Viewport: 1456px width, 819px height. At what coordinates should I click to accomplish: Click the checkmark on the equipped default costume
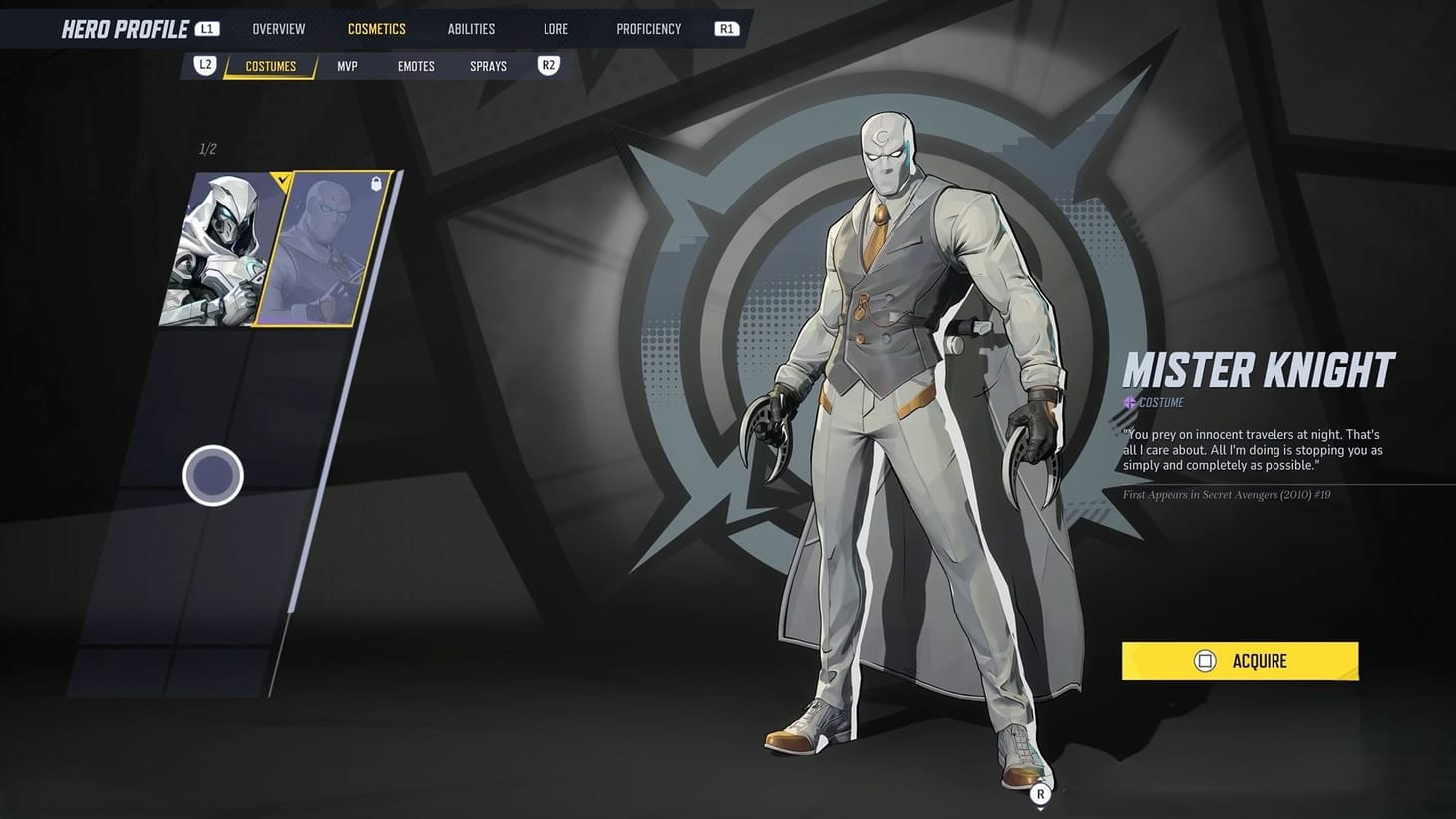point(283,181)
